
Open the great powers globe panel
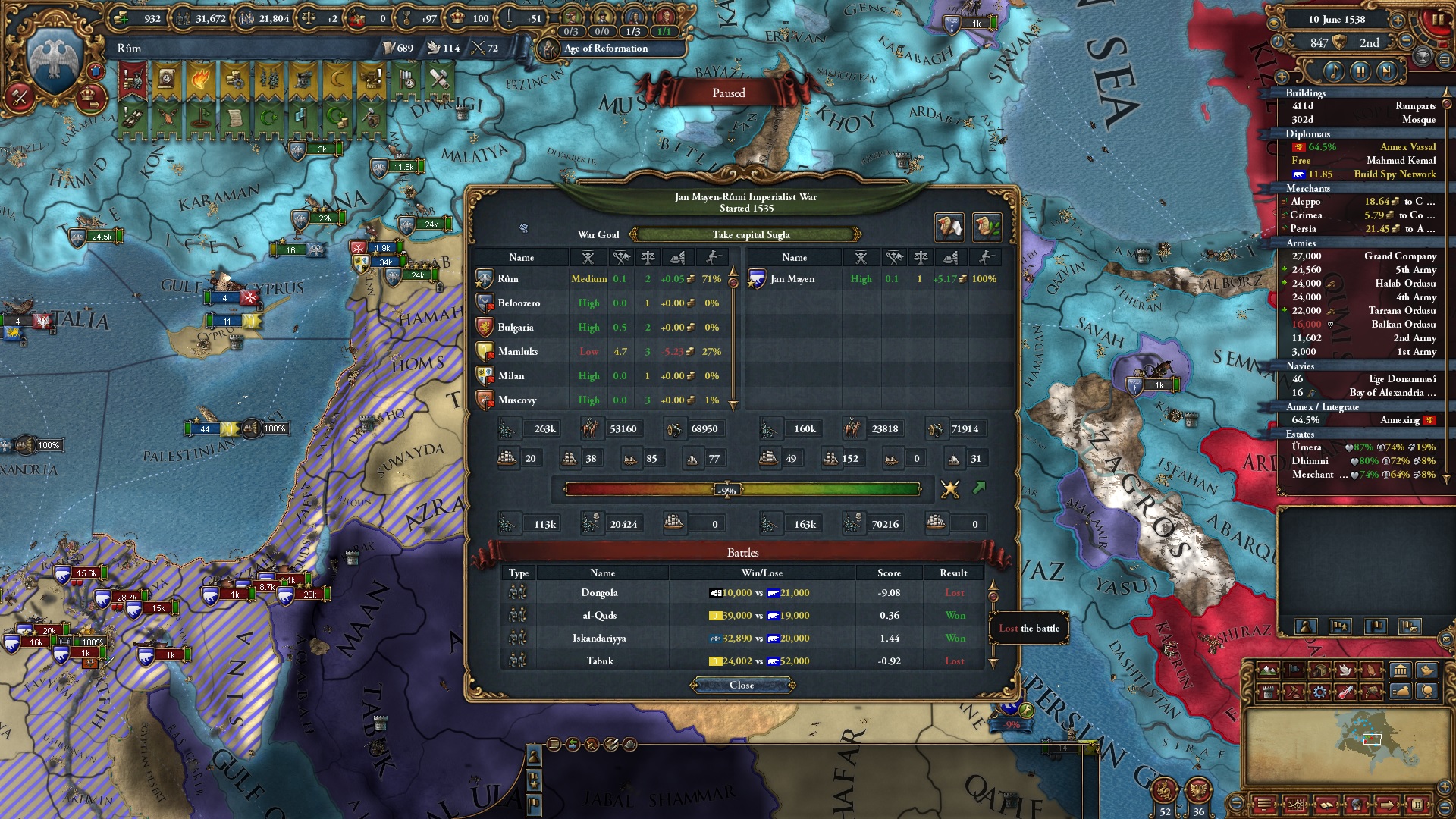coord(1427,692)
